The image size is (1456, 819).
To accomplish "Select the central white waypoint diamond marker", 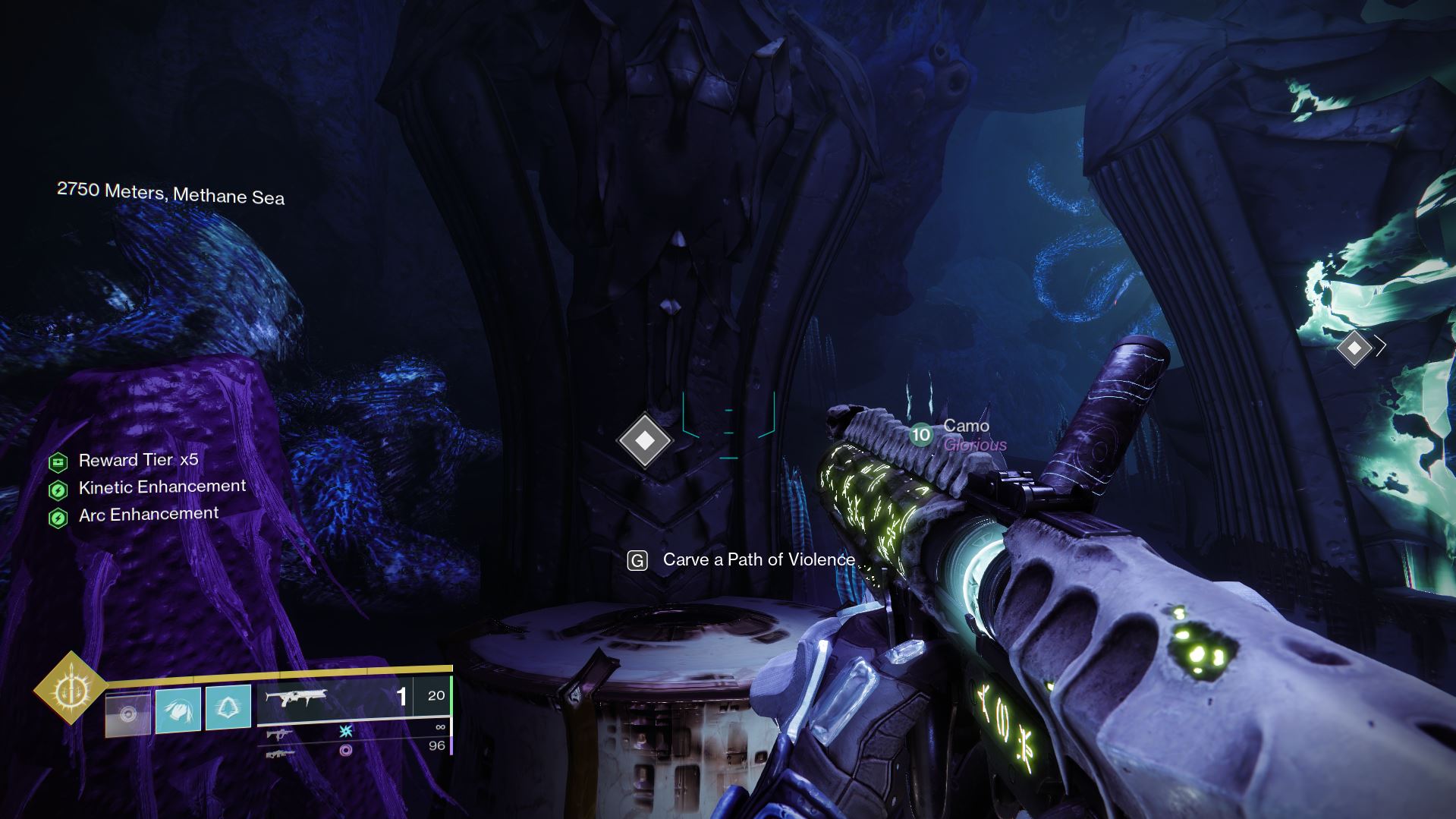I will point(644,440).
